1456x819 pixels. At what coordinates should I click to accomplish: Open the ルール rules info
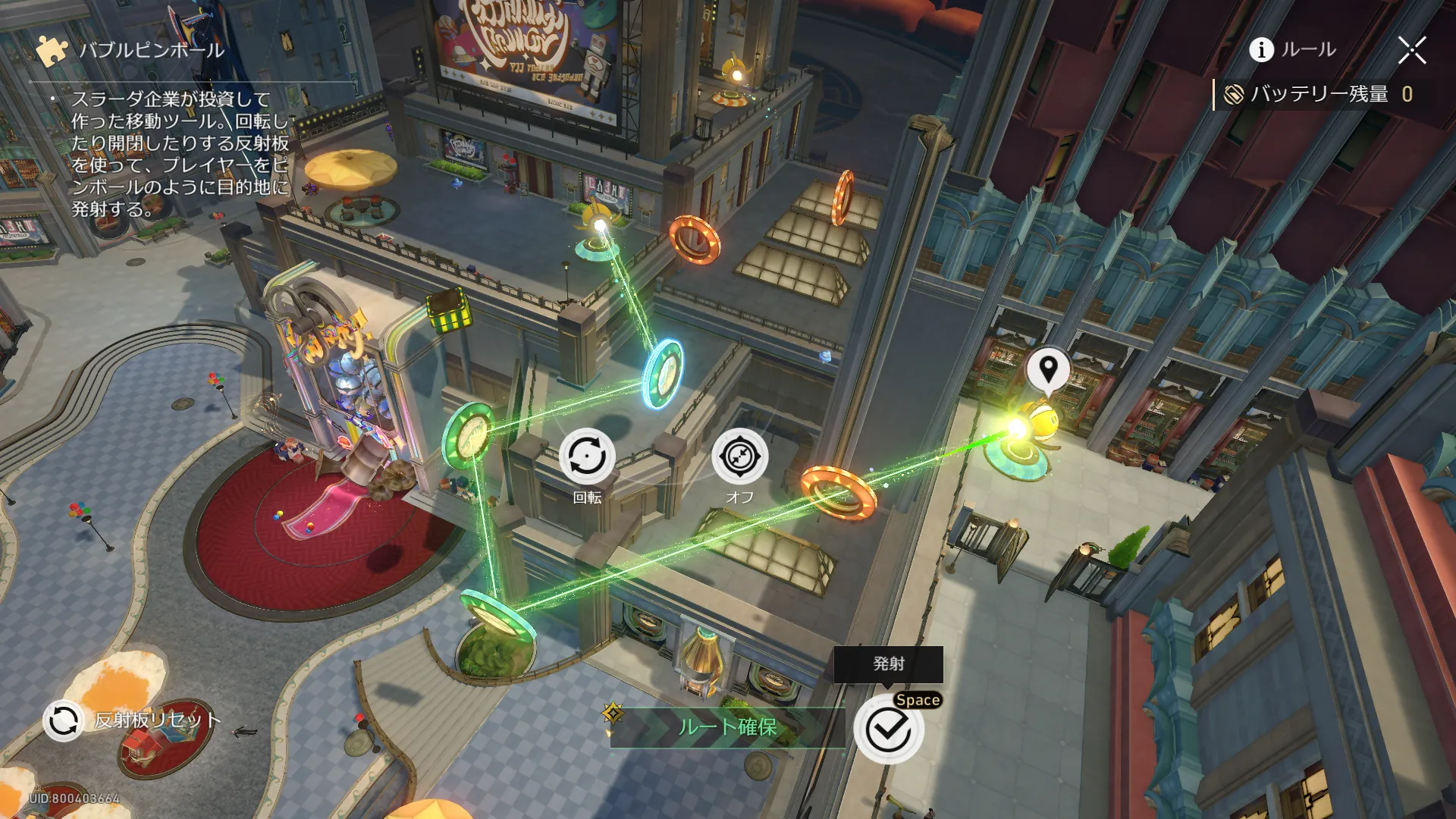pyautogui.click(x=1292, y=50)
